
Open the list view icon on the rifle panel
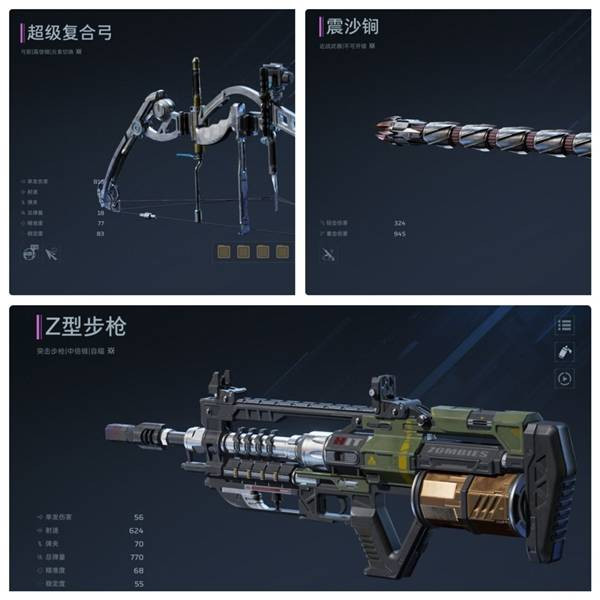click(565, 326)
